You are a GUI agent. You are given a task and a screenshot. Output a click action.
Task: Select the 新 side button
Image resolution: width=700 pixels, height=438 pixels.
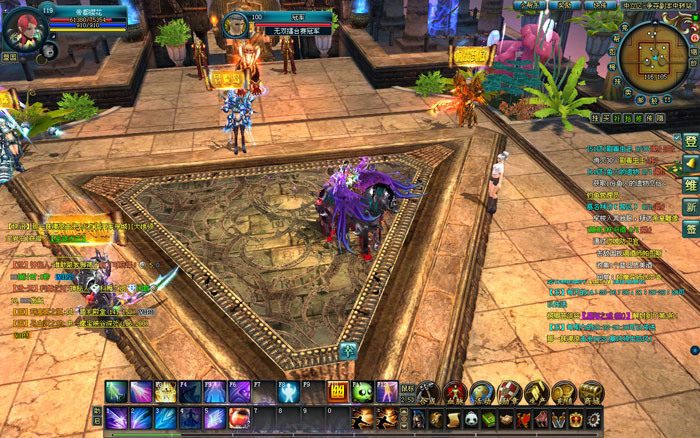pyautogui.click(x=690, y=207)
